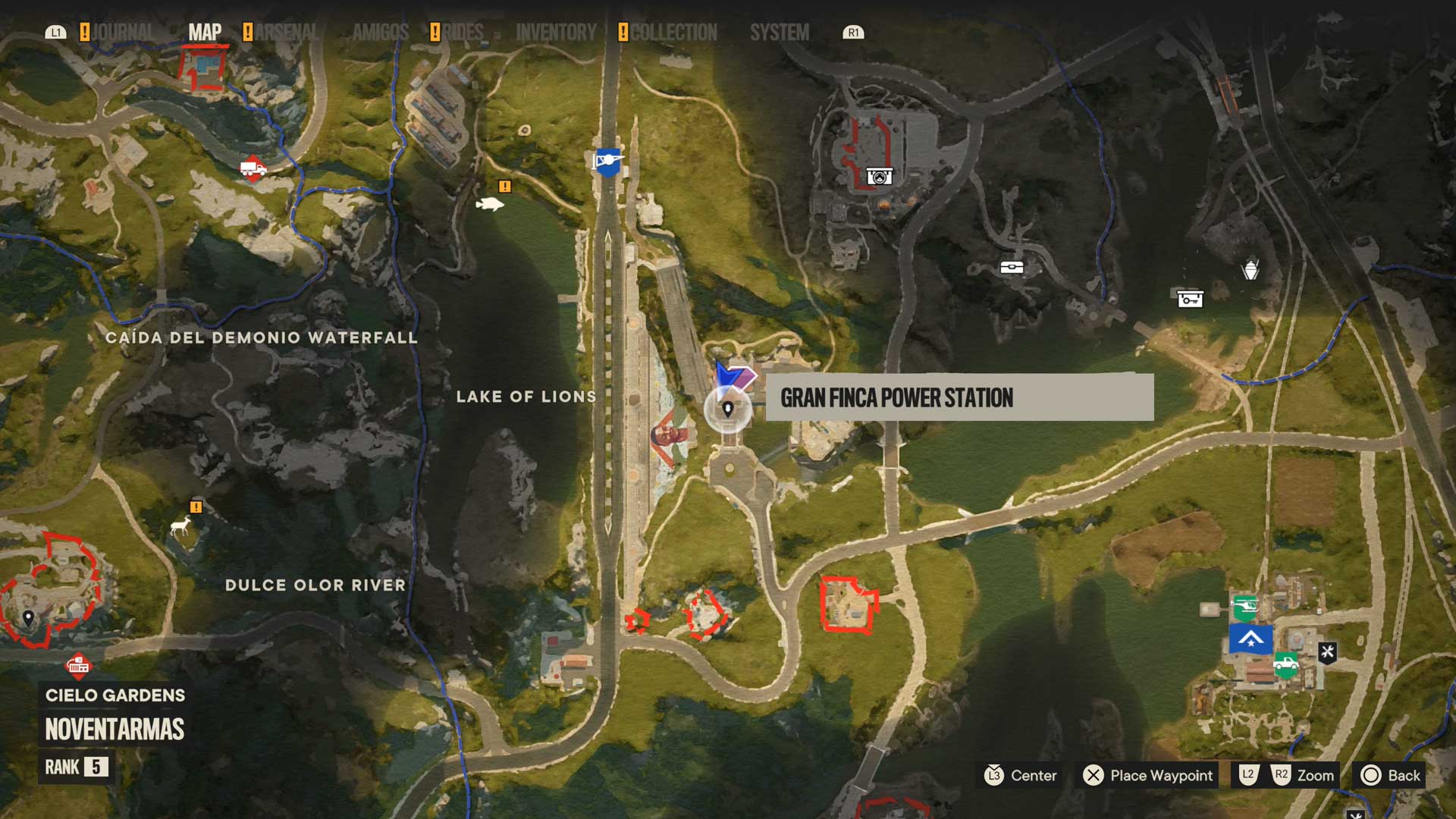Select the Gran Finca Power Station marker
Screen dimensions: 1456x819
tap(728, 409)
